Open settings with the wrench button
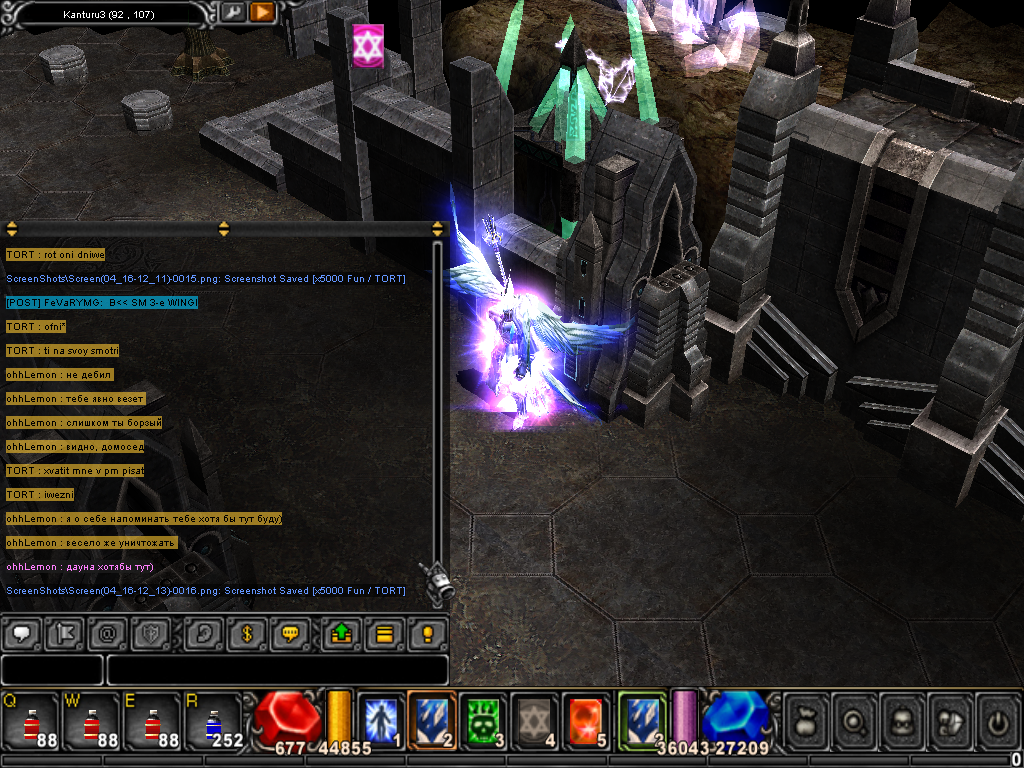The width and height of the screenshot is (1024, 768). click(232, 12)
